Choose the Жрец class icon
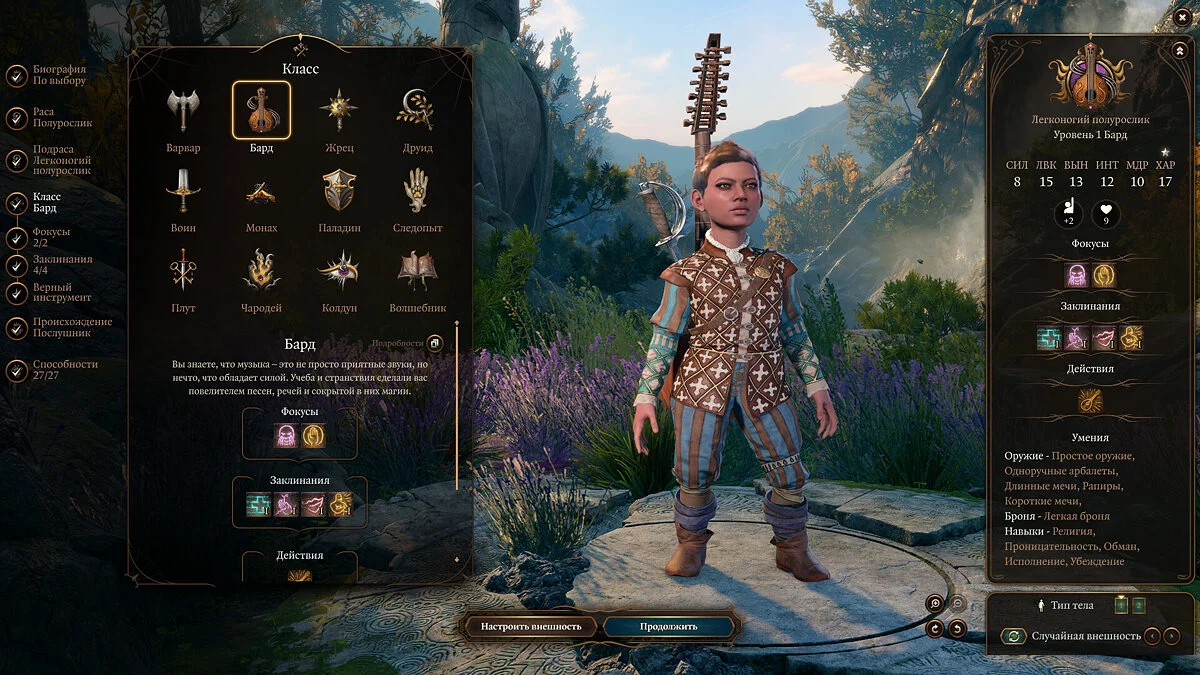 [x=339, y=111]
